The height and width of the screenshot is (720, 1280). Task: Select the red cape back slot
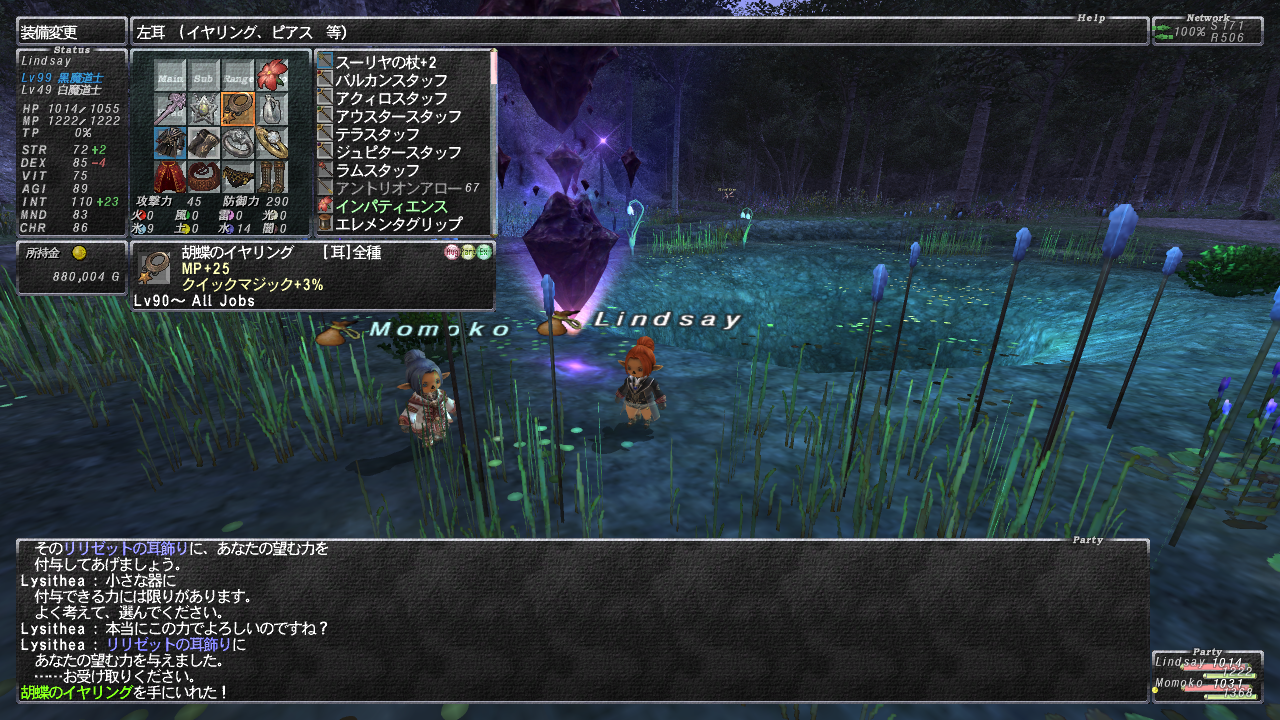170,176
